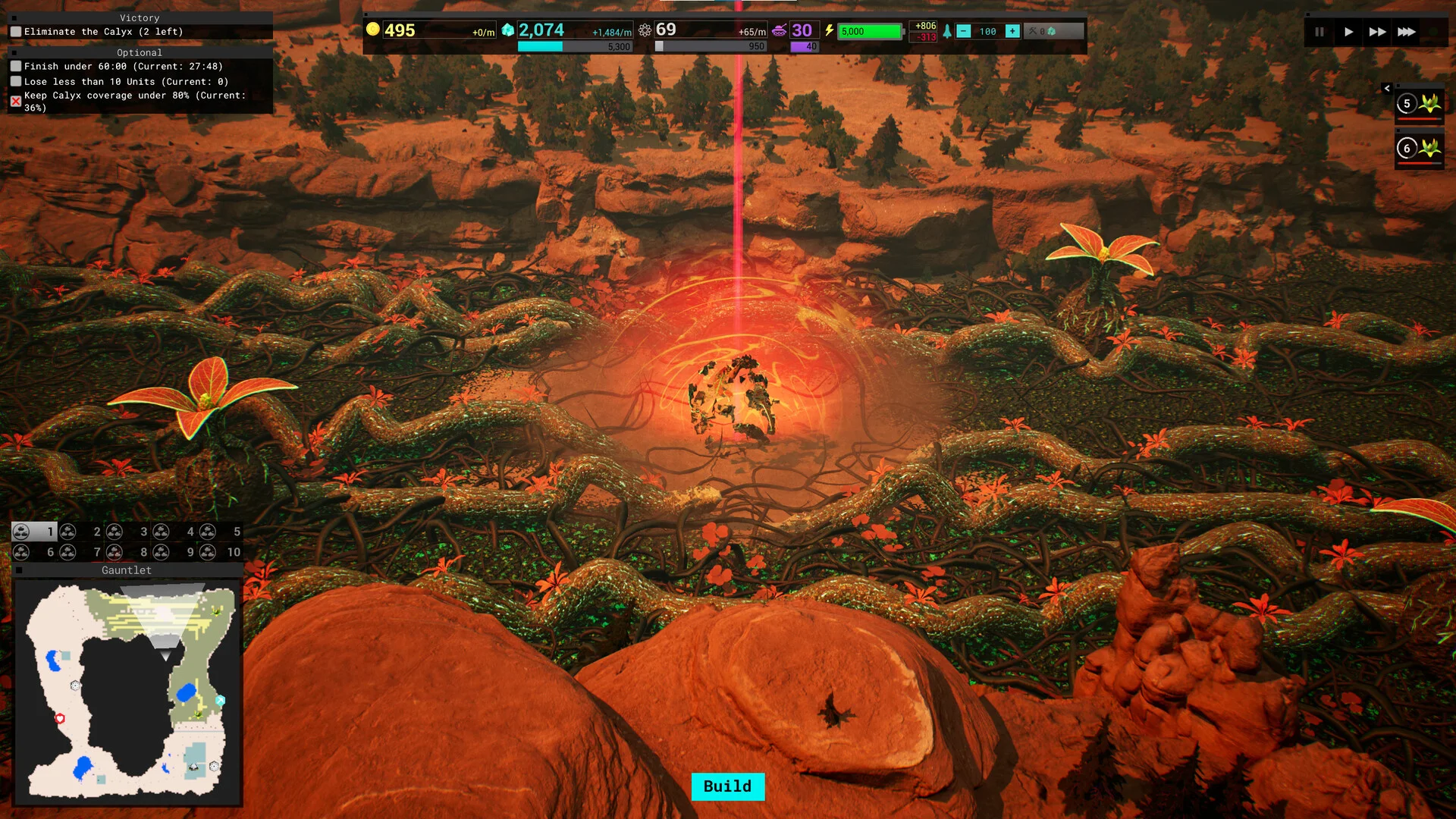Viewport: 1456px width, 819px height.
Task: Select control group 5
Action: 221,532
